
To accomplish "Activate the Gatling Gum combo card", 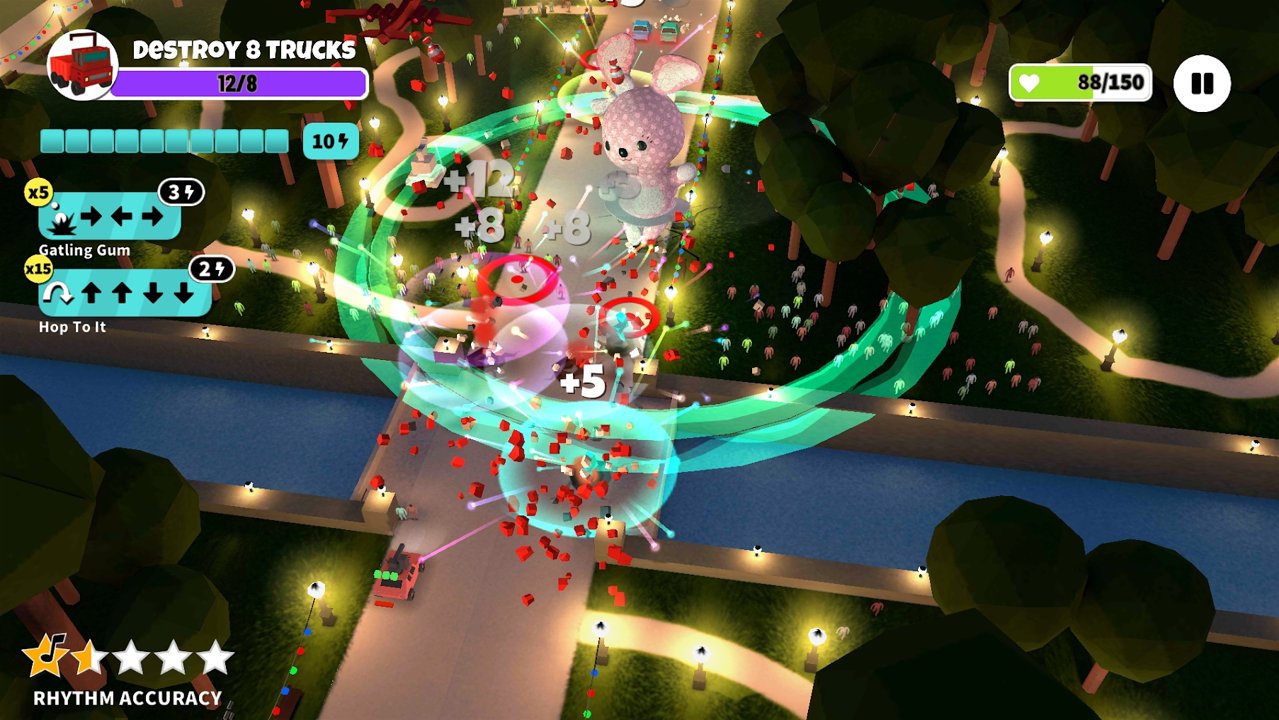I will pyautogui.click(x=110, y=215).
